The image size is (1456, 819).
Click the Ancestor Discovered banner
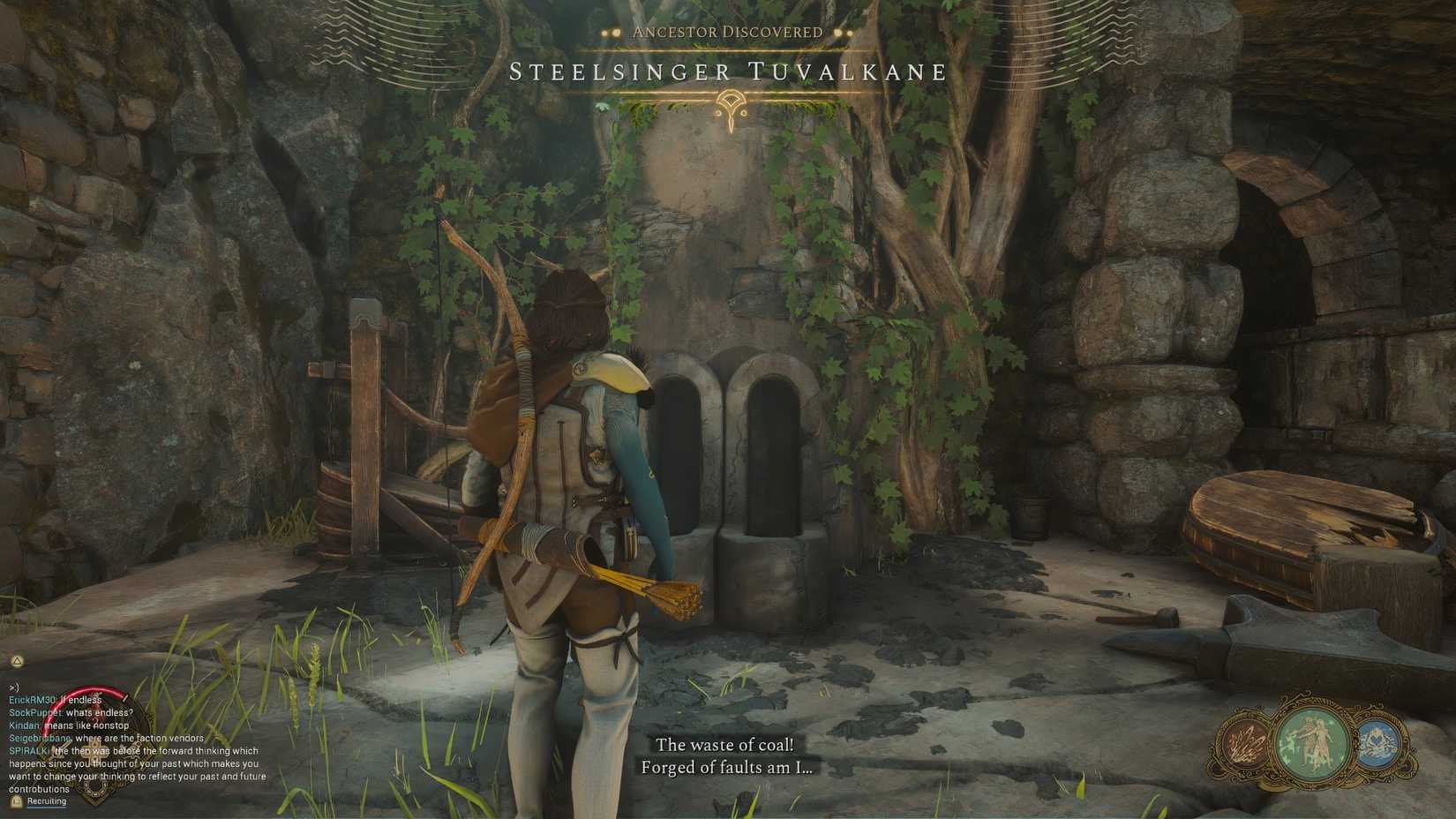[x=728, y=31]
